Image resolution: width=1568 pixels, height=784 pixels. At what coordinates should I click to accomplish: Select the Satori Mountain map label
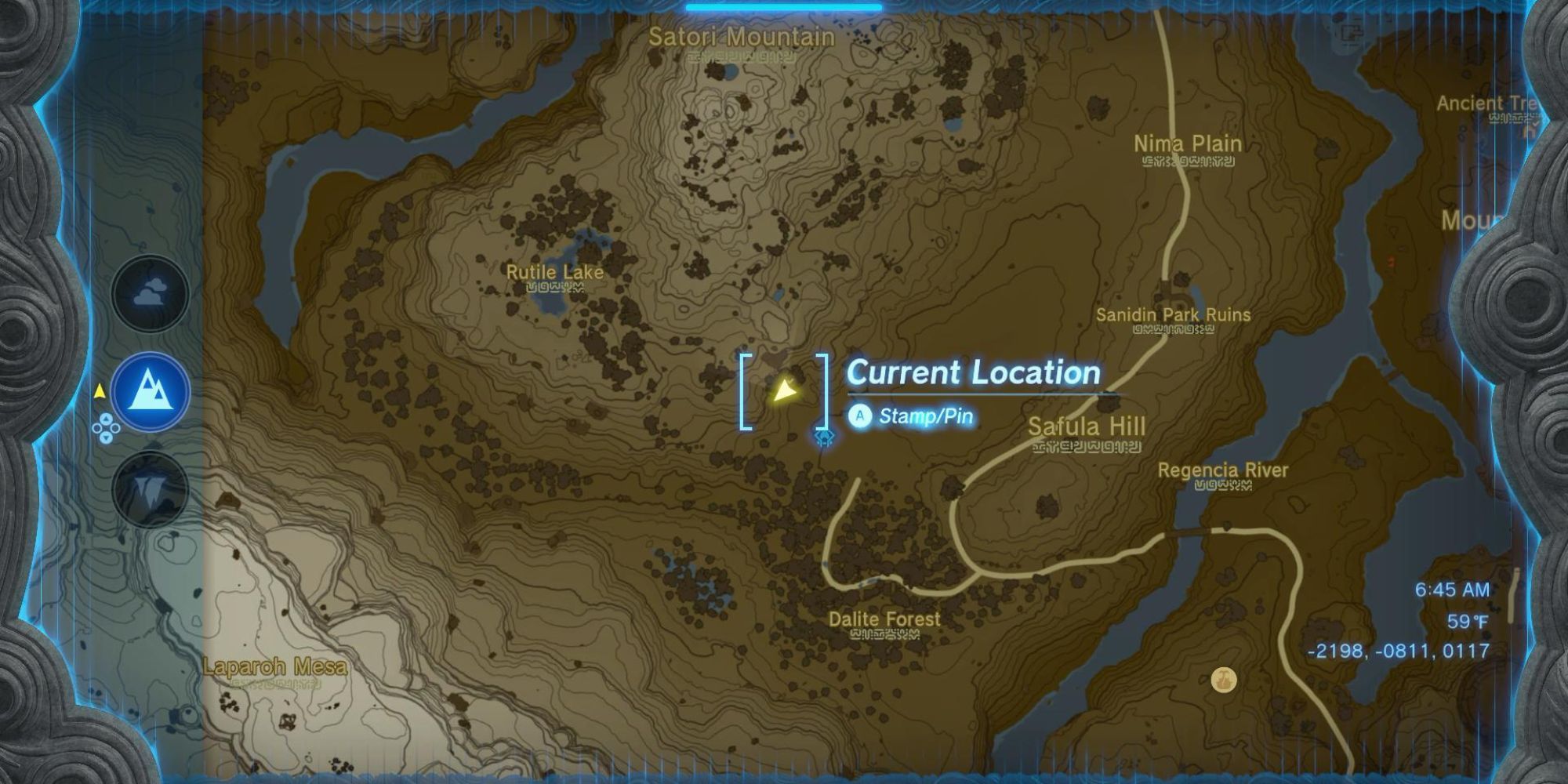(741, 36)
